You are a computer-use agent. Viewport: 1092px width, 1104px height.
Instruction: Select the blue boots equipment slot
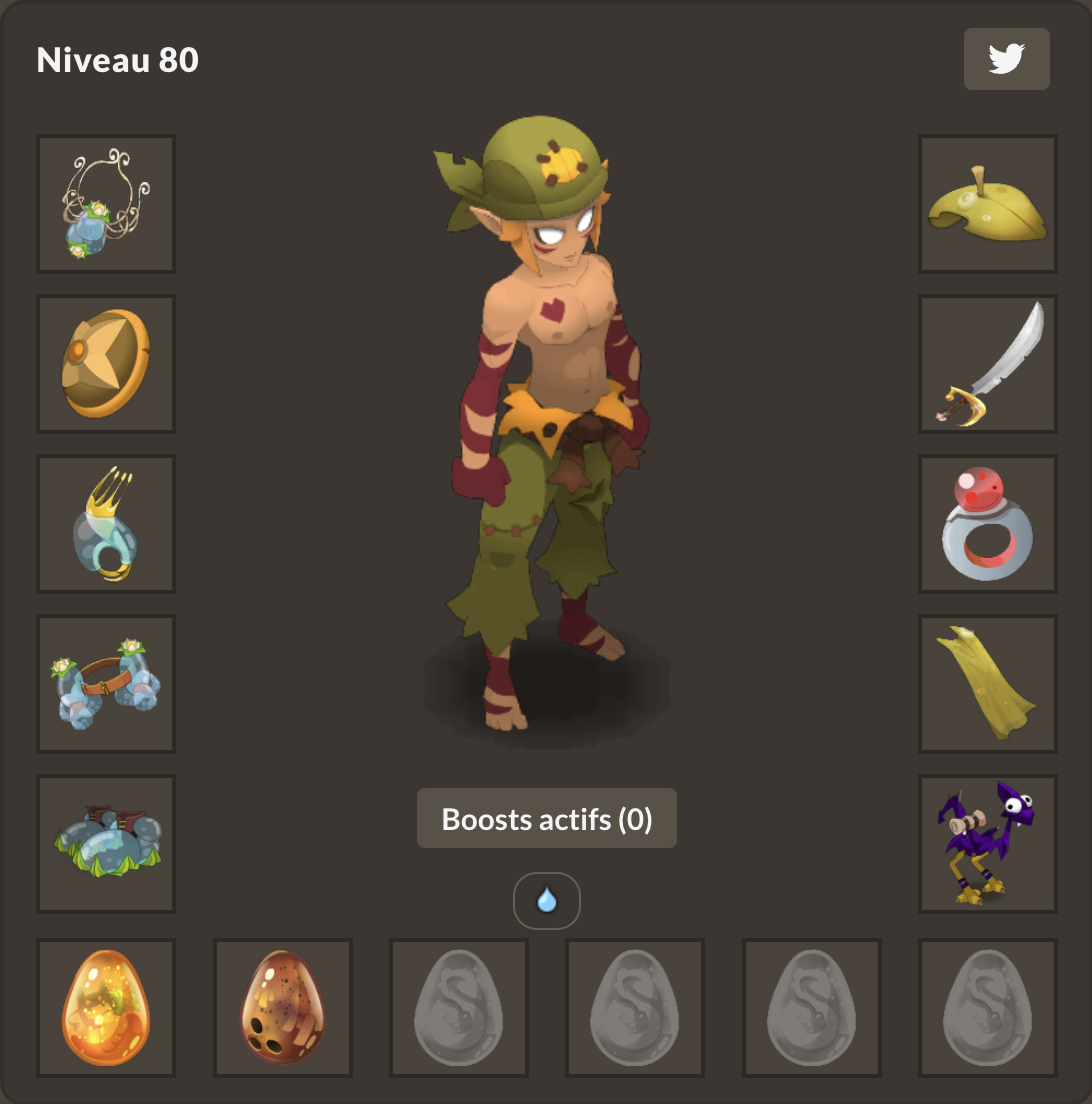tap(106, 844)
